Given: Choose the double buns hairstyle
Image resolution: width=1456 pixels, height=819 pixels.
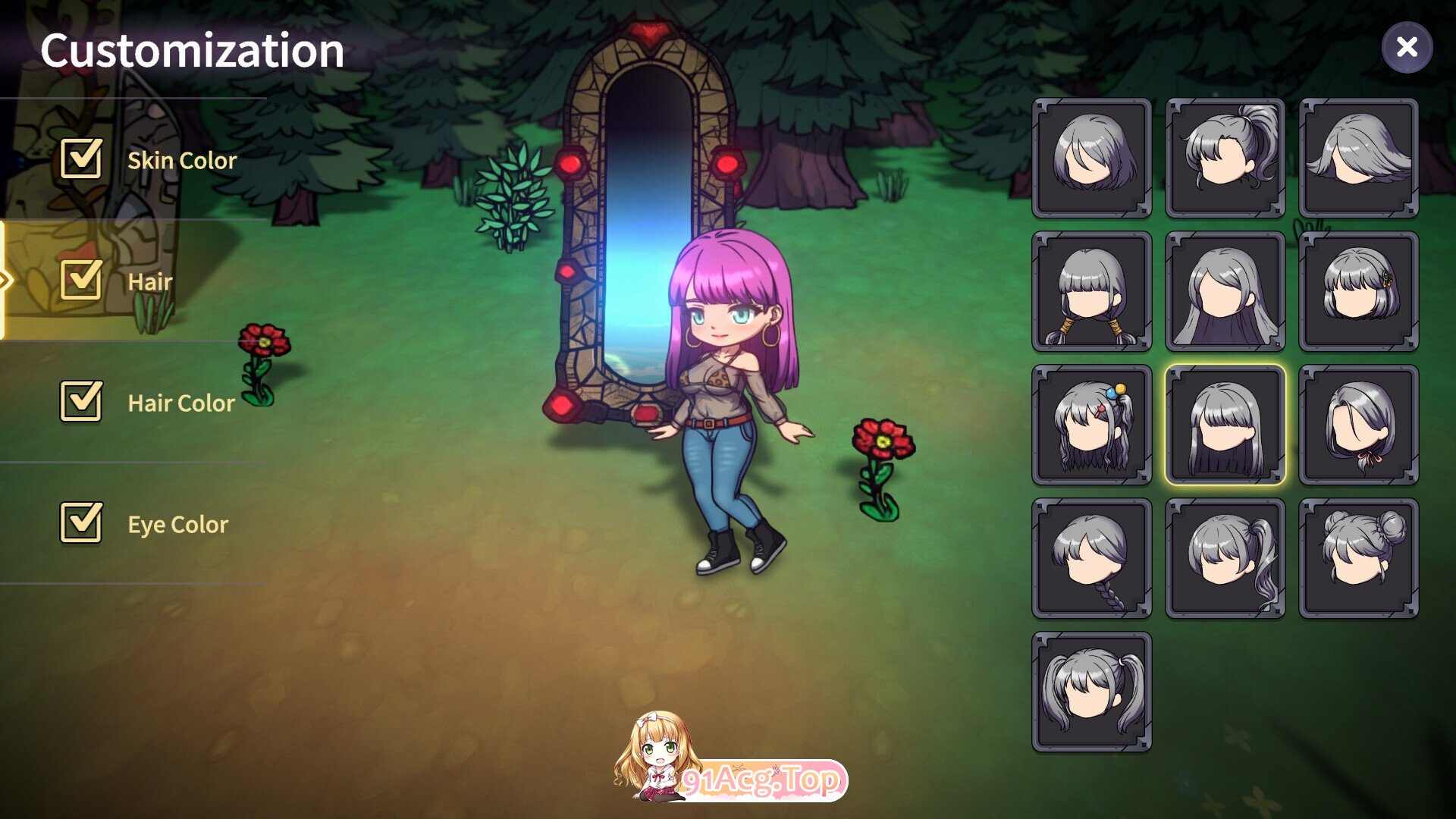Looking at the screenshot, I should [x=1358, y=558].
